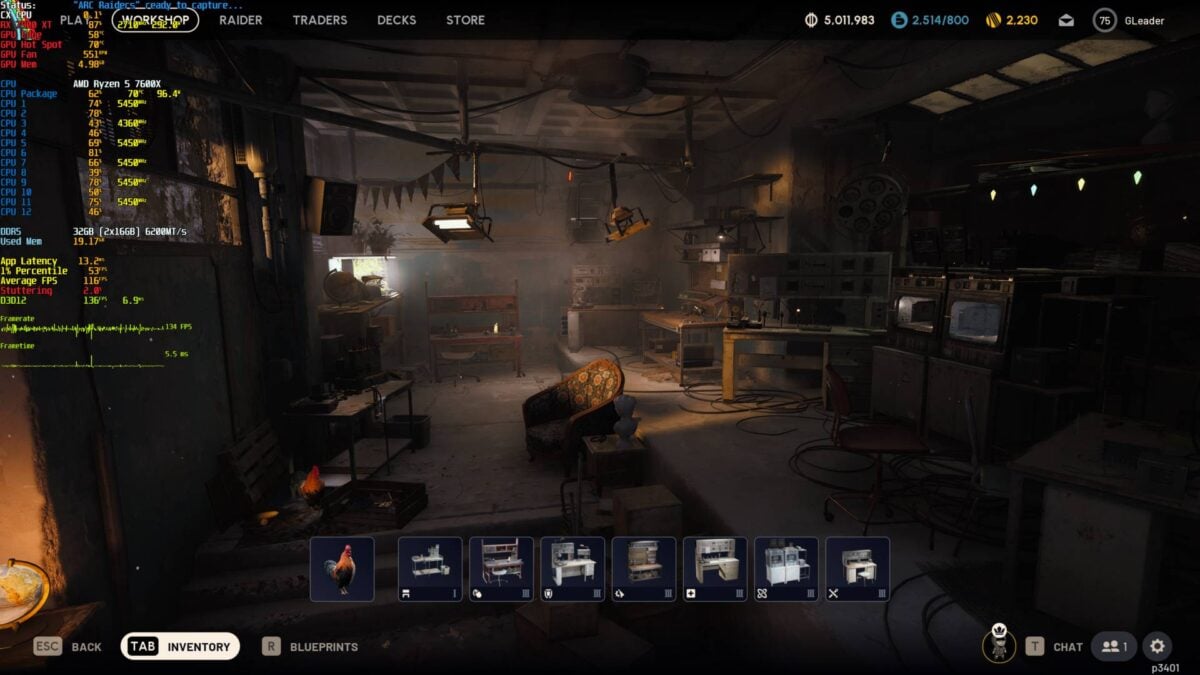
Task: Open the Raider tab
Action: (241, 20)
